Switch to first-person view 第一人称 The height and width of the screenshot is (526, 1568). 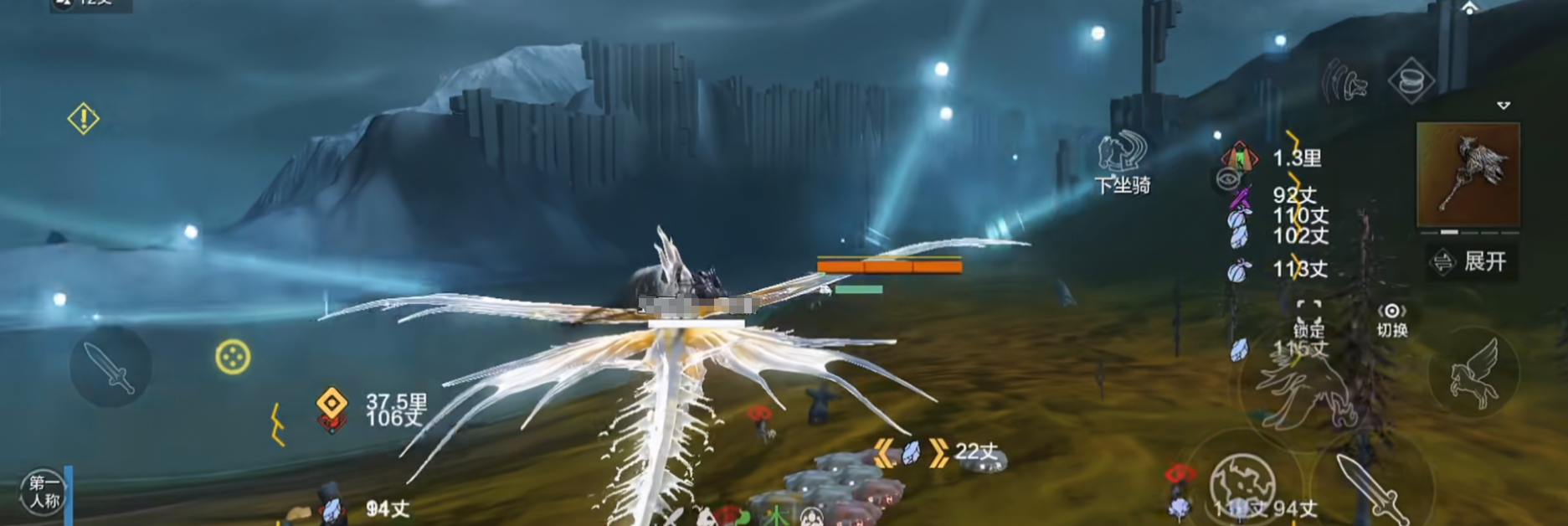click(44, 492)
